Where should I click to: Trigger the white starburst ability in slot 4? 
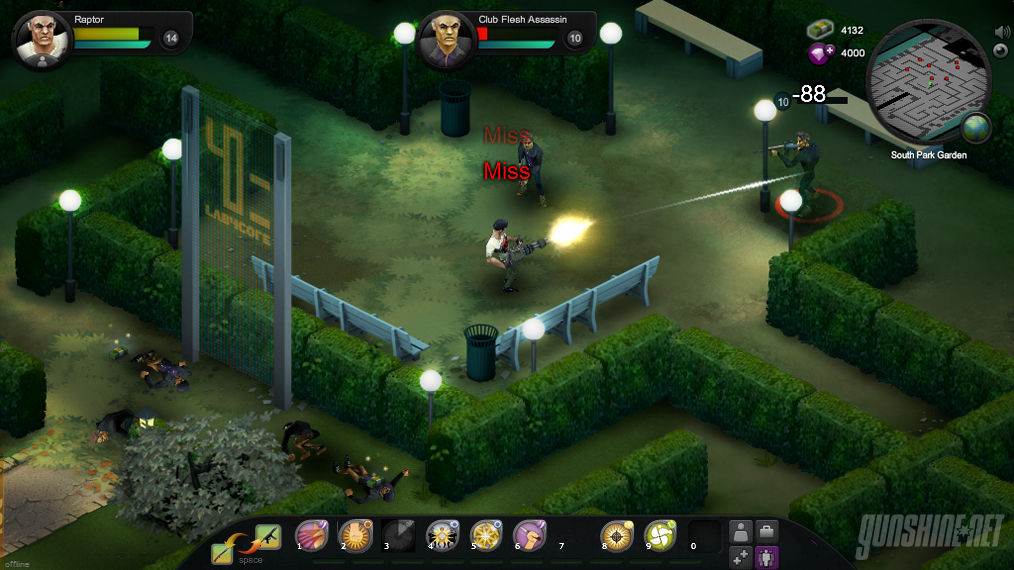click(443, 536)
